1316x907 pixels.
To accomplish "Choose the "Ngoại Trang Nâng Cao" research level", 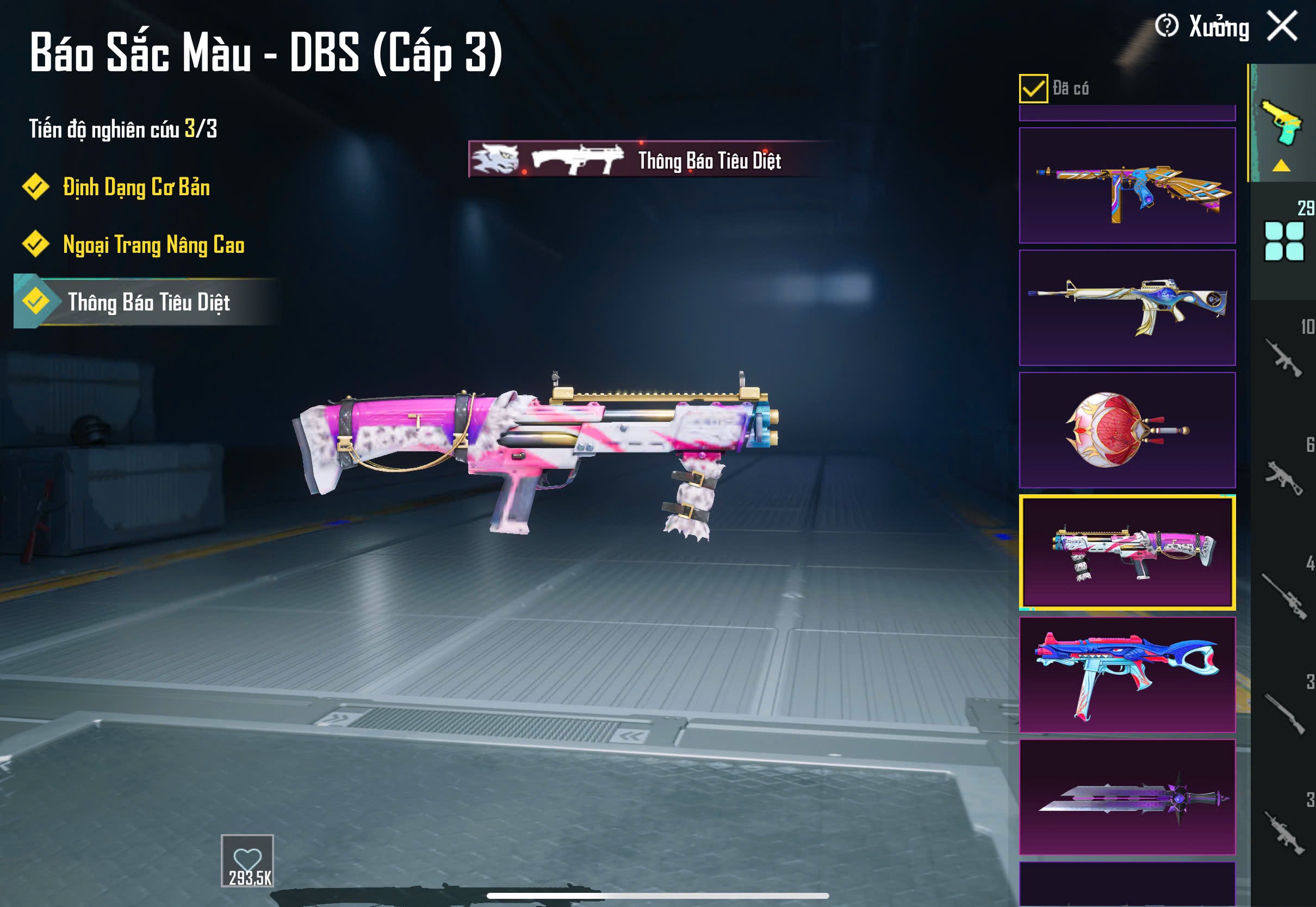I will 153,244.
